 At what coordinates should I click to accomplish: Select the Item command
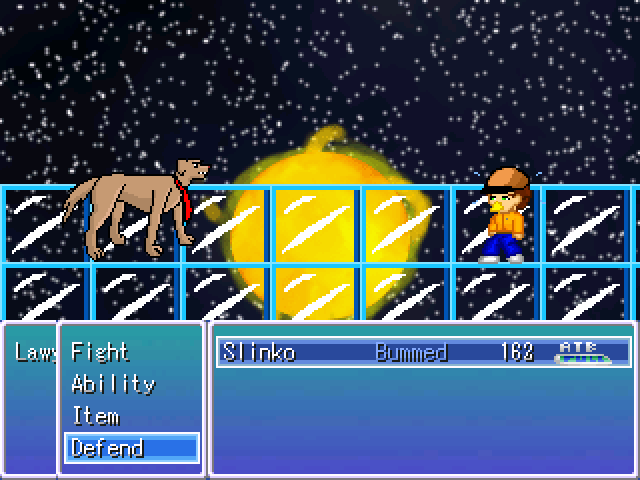96,416
